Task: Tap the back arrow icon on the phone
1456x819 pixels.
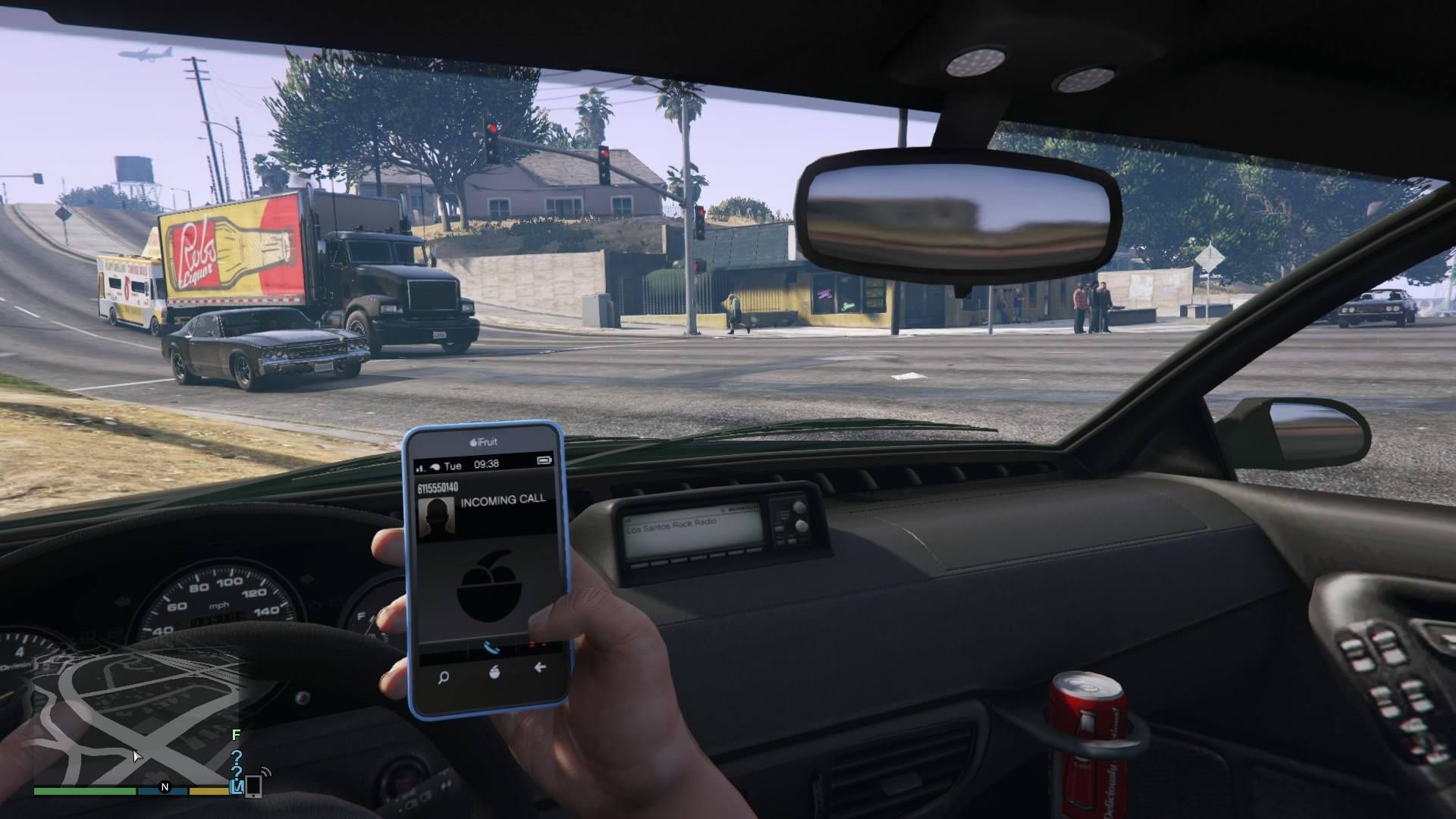Action: pyautogui.click(x=538, y=667)
